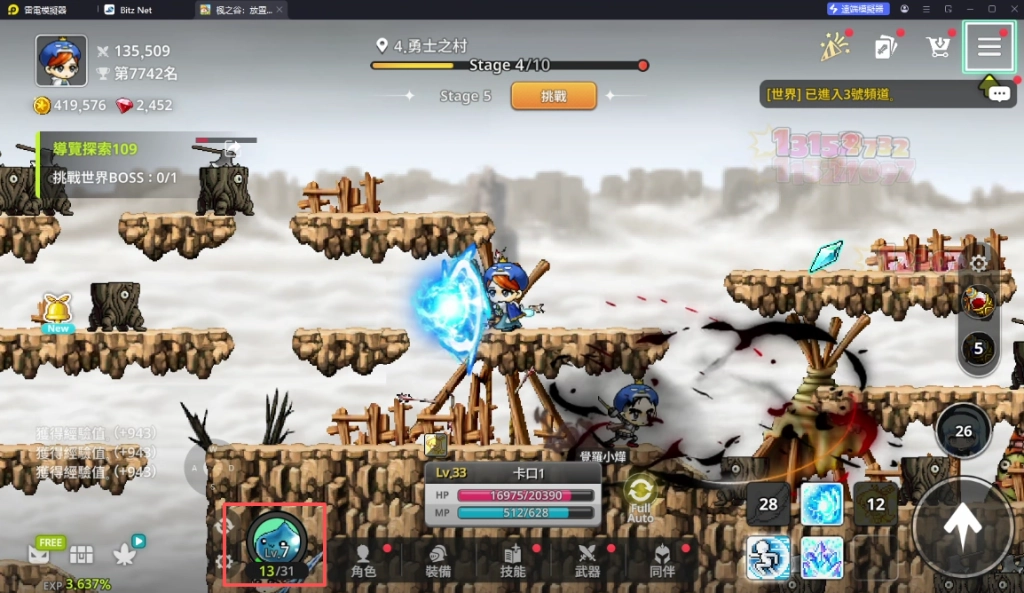Open the 同伴 companions tab
Image resolution: width=1024 pixels, height=593 pixels.
[x=662, y=561]
